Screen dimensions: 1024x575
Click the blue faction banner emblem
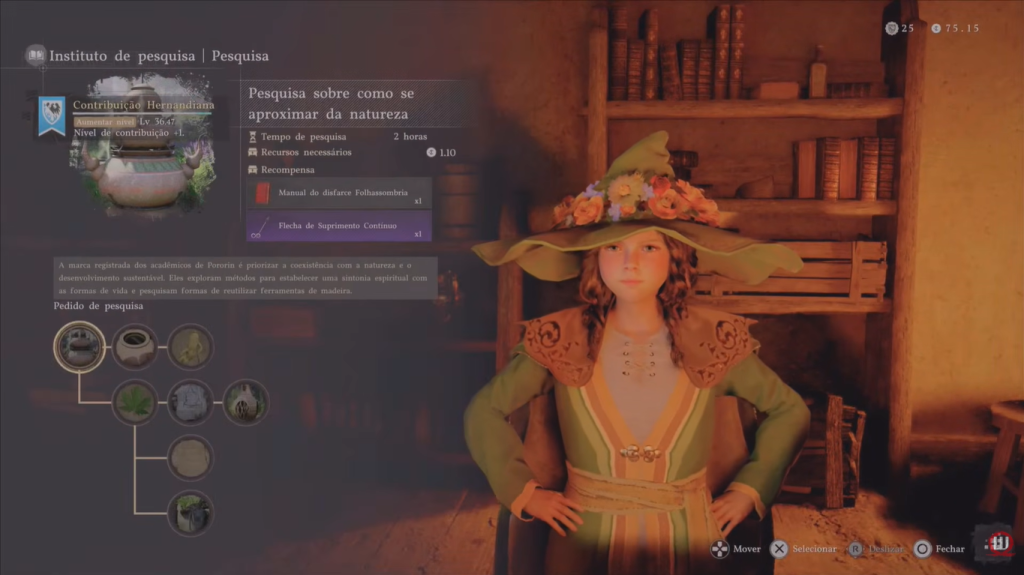click(x=52, y=115)
